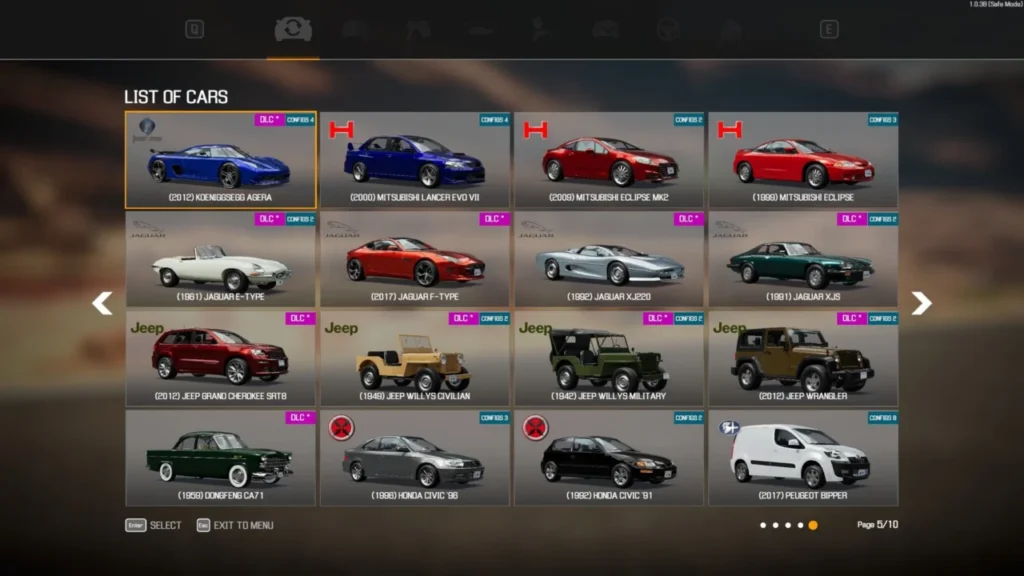Screen dimensions: 1024x576
Task: Choose the 2000 Mitsubishi Lancer Evo VII
Action: pyautogui.click(x=415, y=160)
